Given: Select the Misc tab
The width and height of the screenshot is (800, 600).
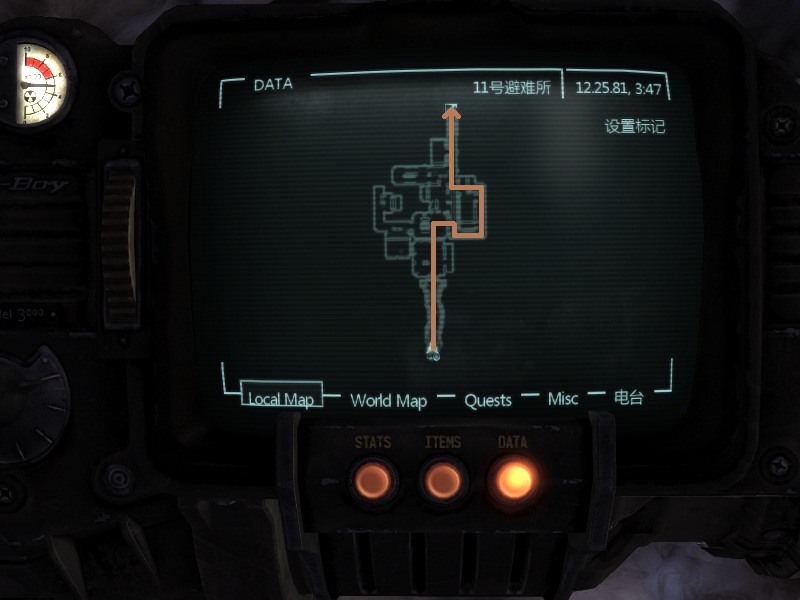Looking at the screenshot, I should pos(563,399).
